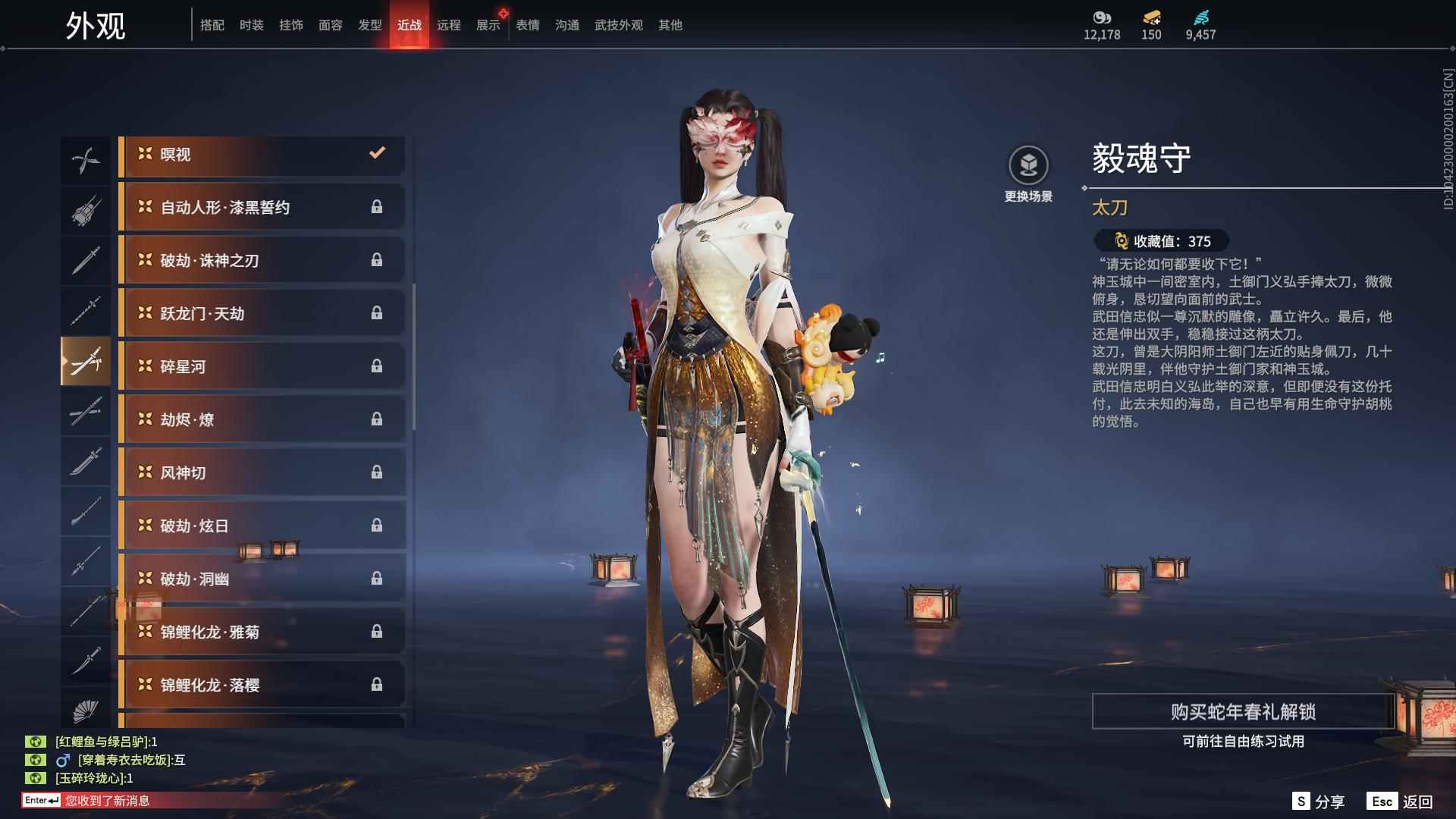Select the tachi weapon category icon in sidebar
Viewport: 1456px width, 819px height.
pos(86,362)
